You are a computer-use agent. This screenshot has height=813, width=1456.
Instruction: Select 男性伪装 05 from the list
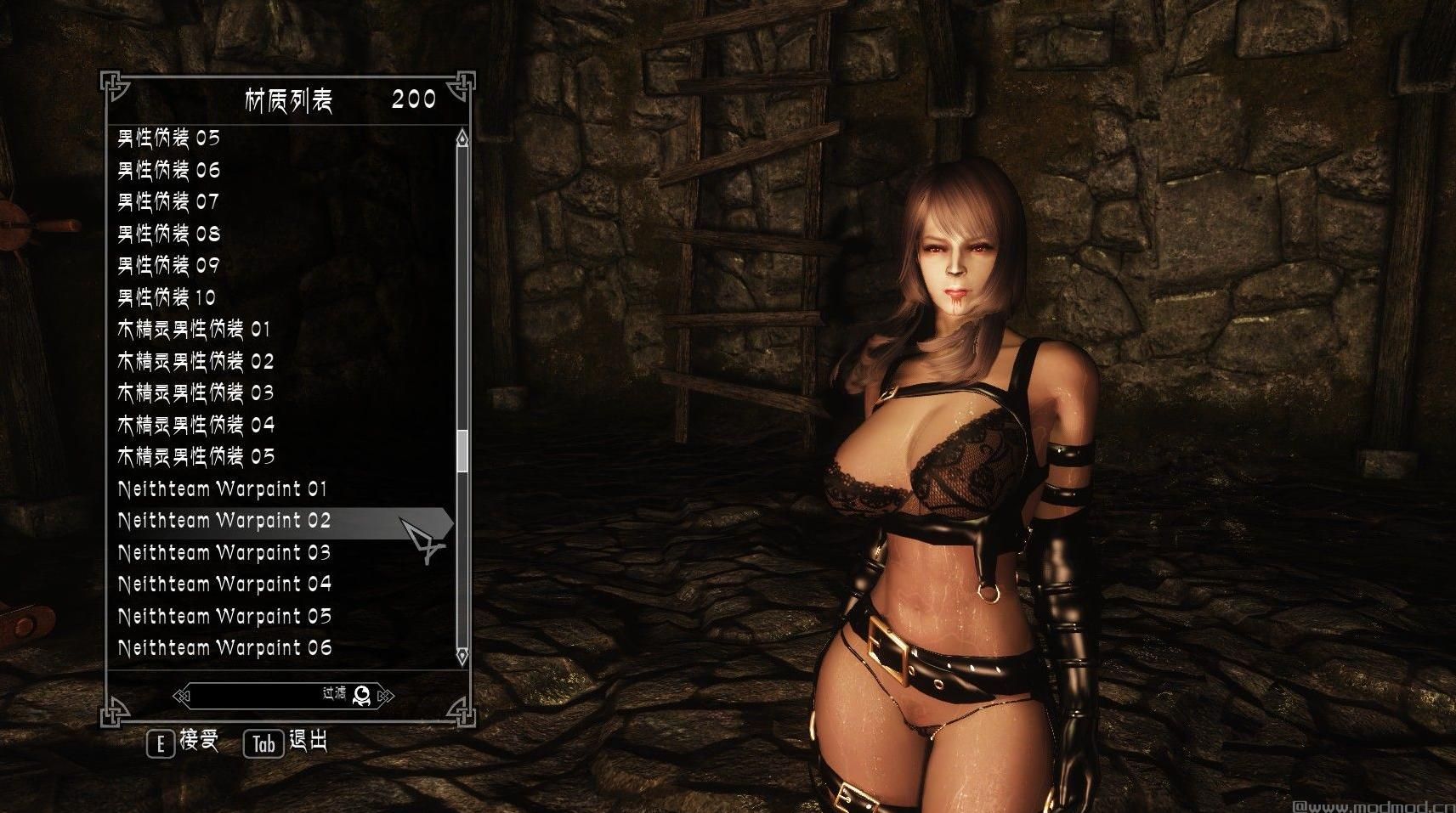pos(169,138)
